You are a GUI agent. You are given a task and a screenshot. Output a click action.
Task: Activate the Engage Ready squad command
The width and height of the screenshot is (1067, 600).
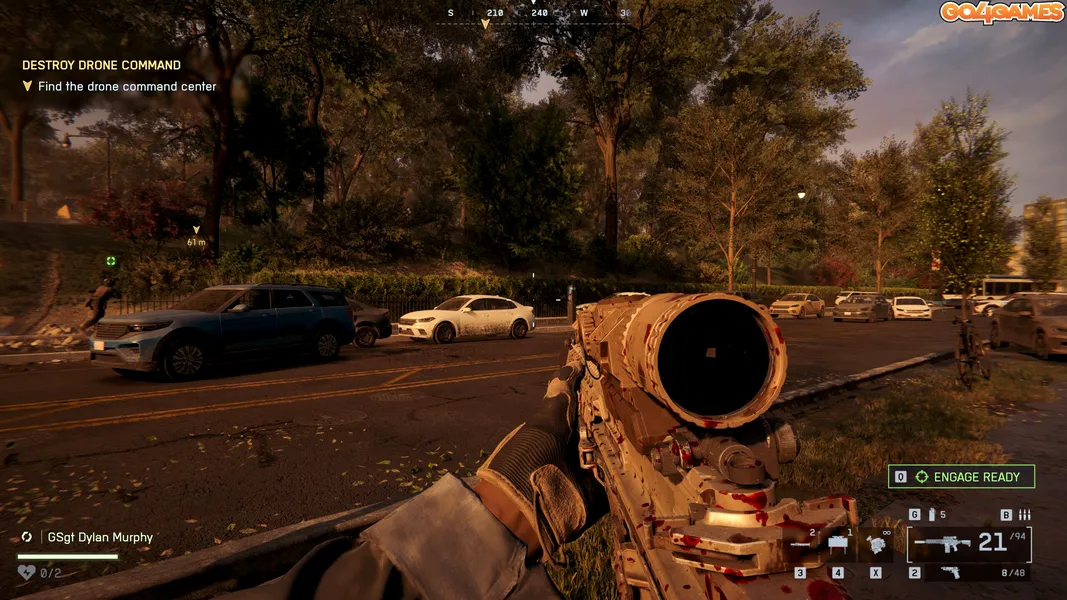(x=961, y=477)
